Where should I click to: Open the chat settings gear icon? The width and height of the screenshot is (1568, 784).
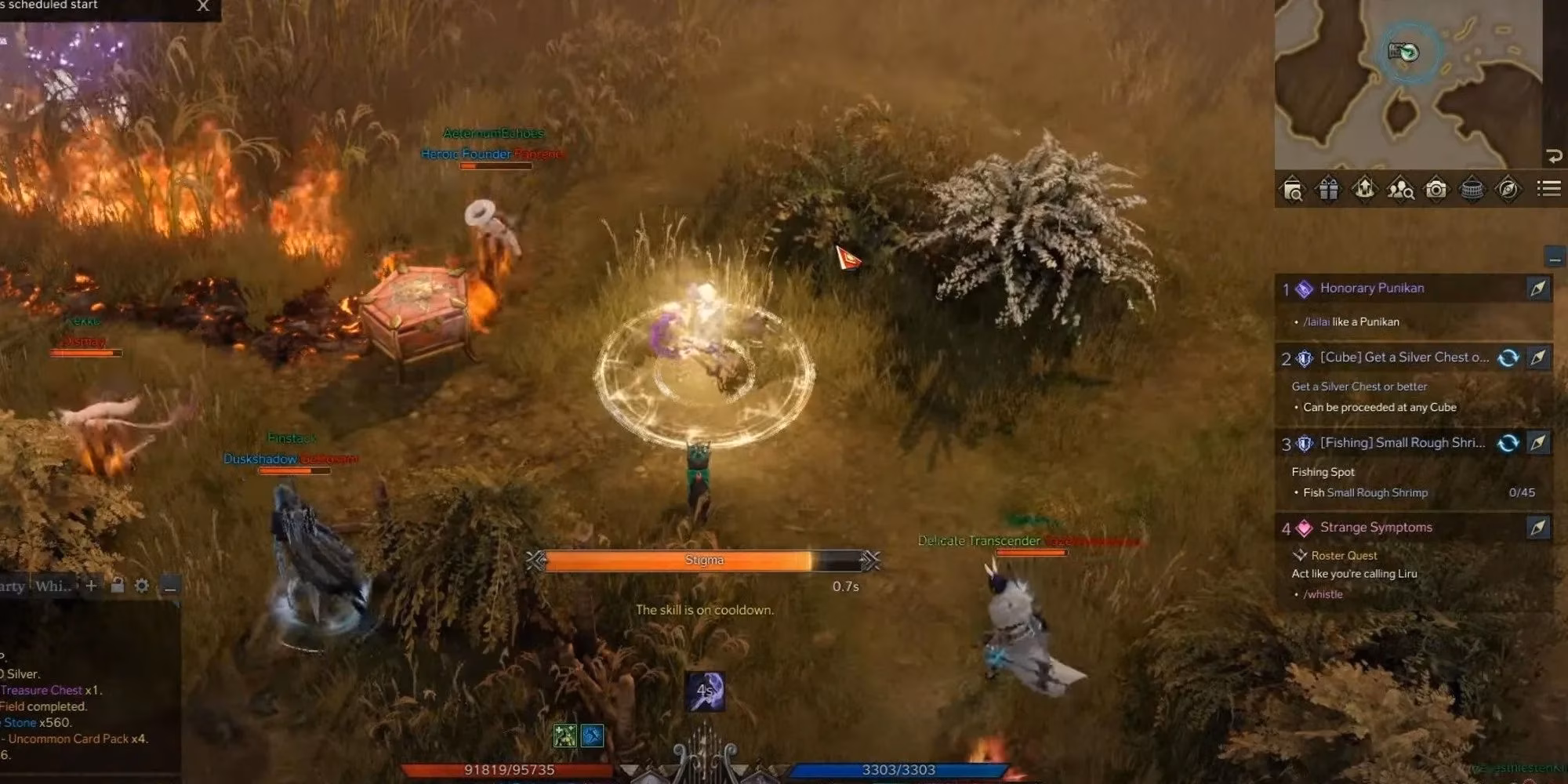(x=142, y=586)
